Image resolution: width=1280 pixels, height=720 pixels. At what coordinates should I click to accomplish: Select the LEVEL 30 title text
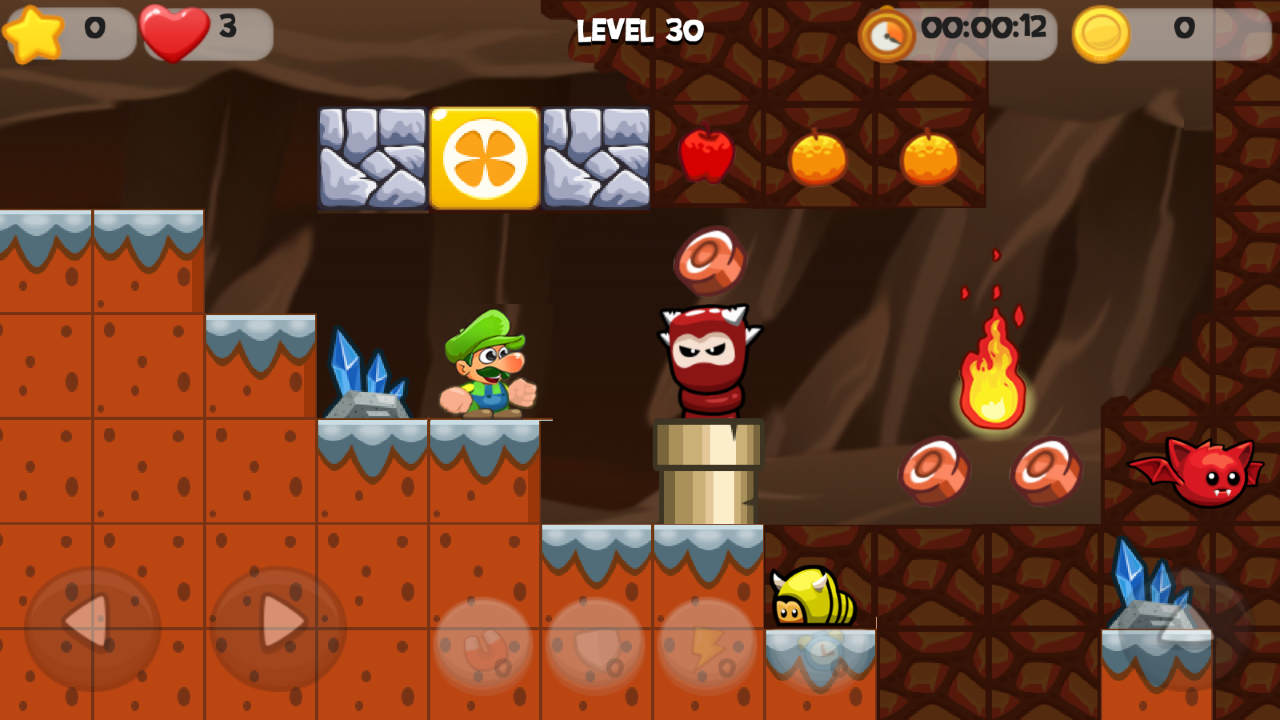click(x=640, y=30)
